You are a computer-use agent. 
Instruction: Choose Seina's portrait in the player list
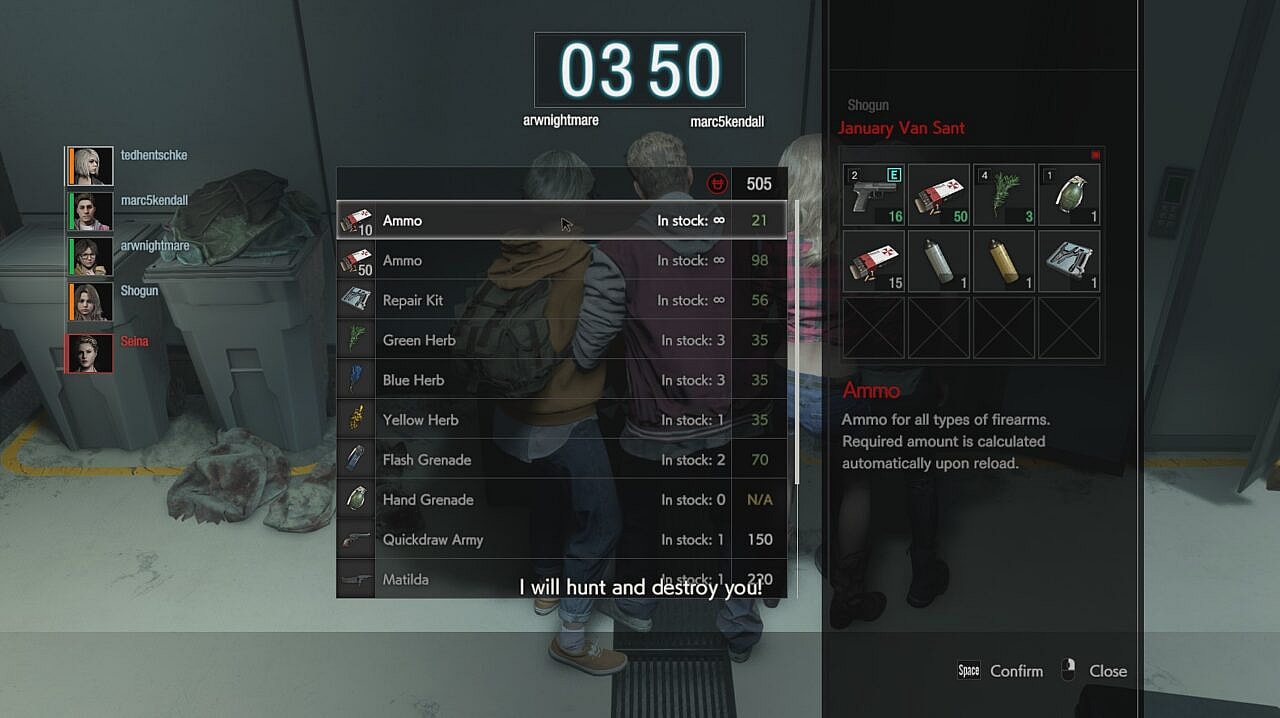click(90, 353)
